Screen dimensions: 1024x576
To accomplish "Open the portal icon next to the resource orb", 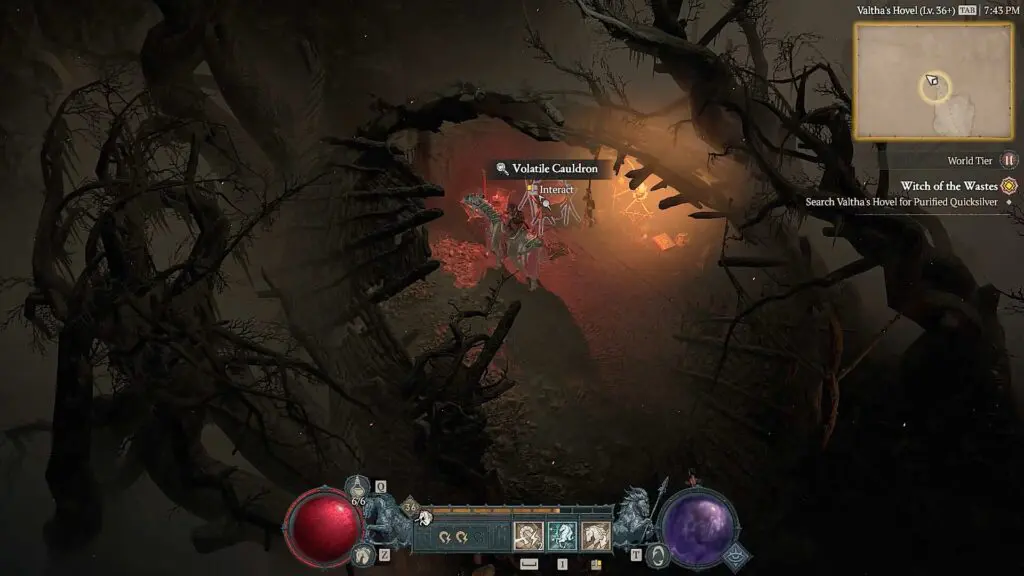I will pyautogui.click(x=659, y=554).
